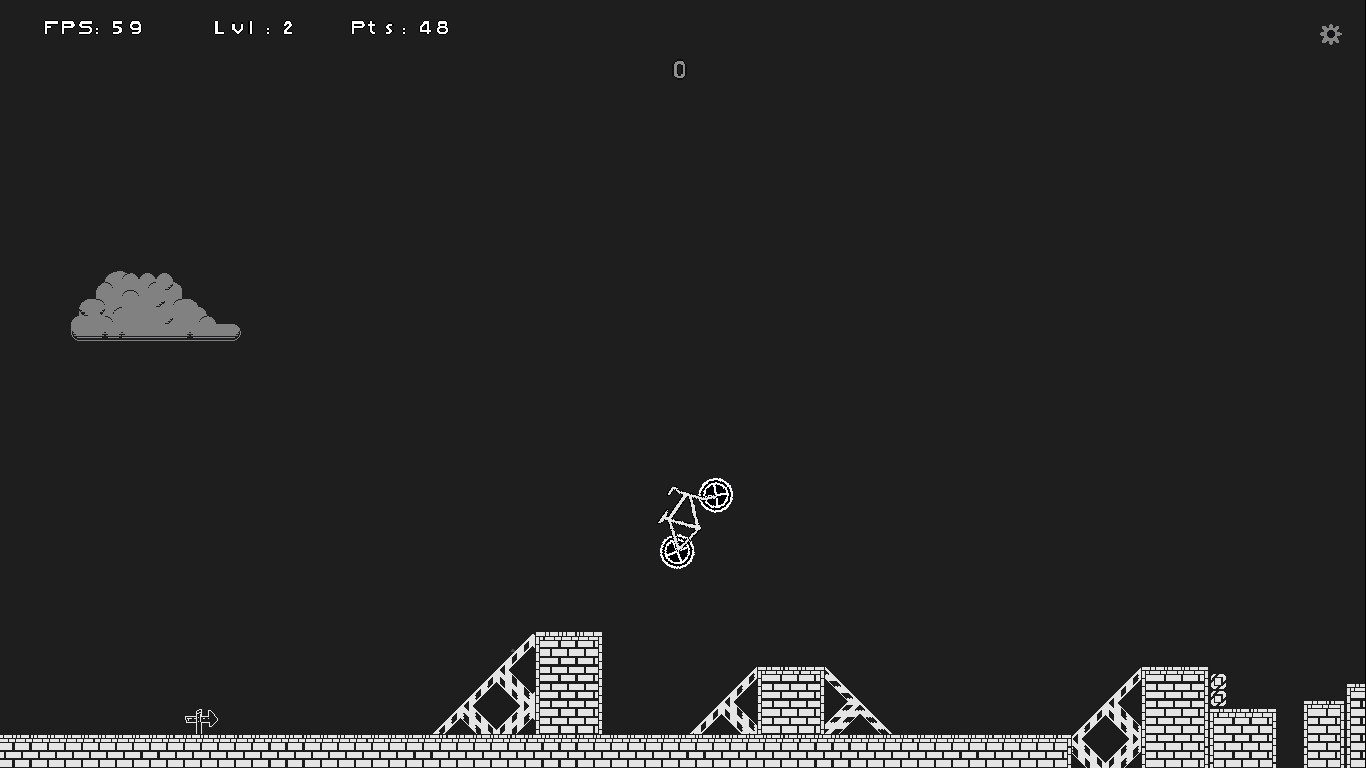This screenshot has width=1366, height=768.
Task: Click the lower coin near the tall pillar
Action: pos(1219,697)
